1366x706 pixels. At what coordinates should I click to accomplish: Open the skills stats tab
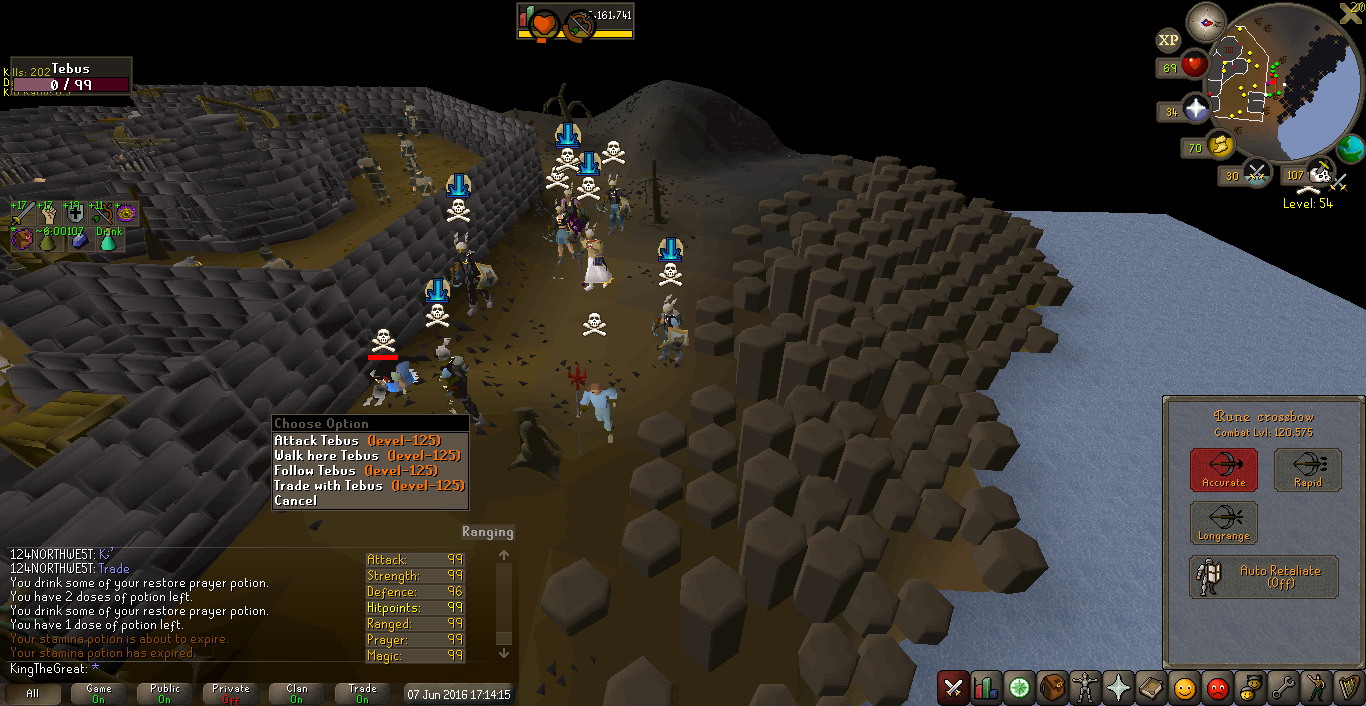[987, 688]
